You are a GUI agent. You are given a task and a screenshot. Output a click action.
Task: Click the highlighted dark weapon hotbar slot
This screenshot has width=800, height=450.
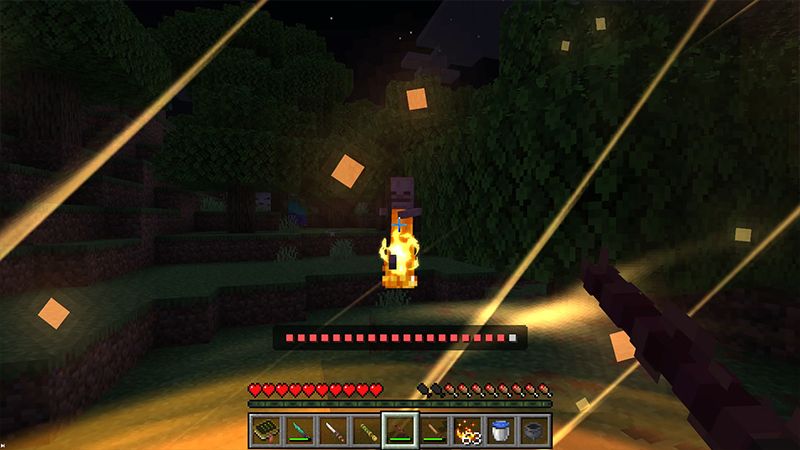(x=400, y=430)
